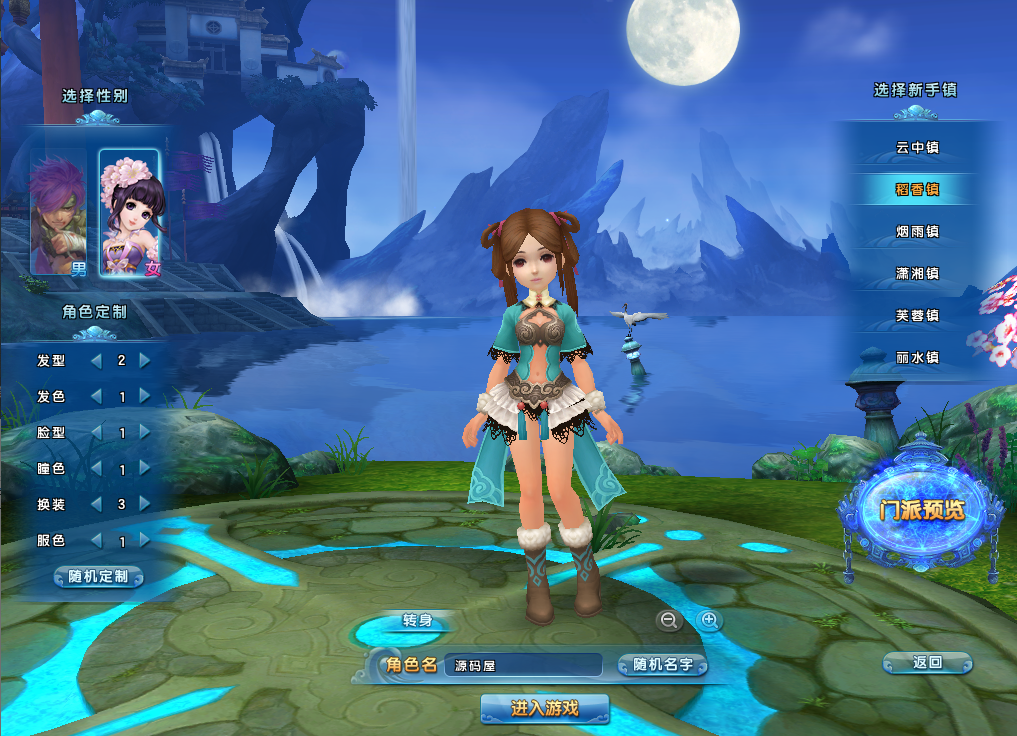Screen dimensions: 1017x736
Task: Generate a name with 随机名字
Action: point(662,665)
